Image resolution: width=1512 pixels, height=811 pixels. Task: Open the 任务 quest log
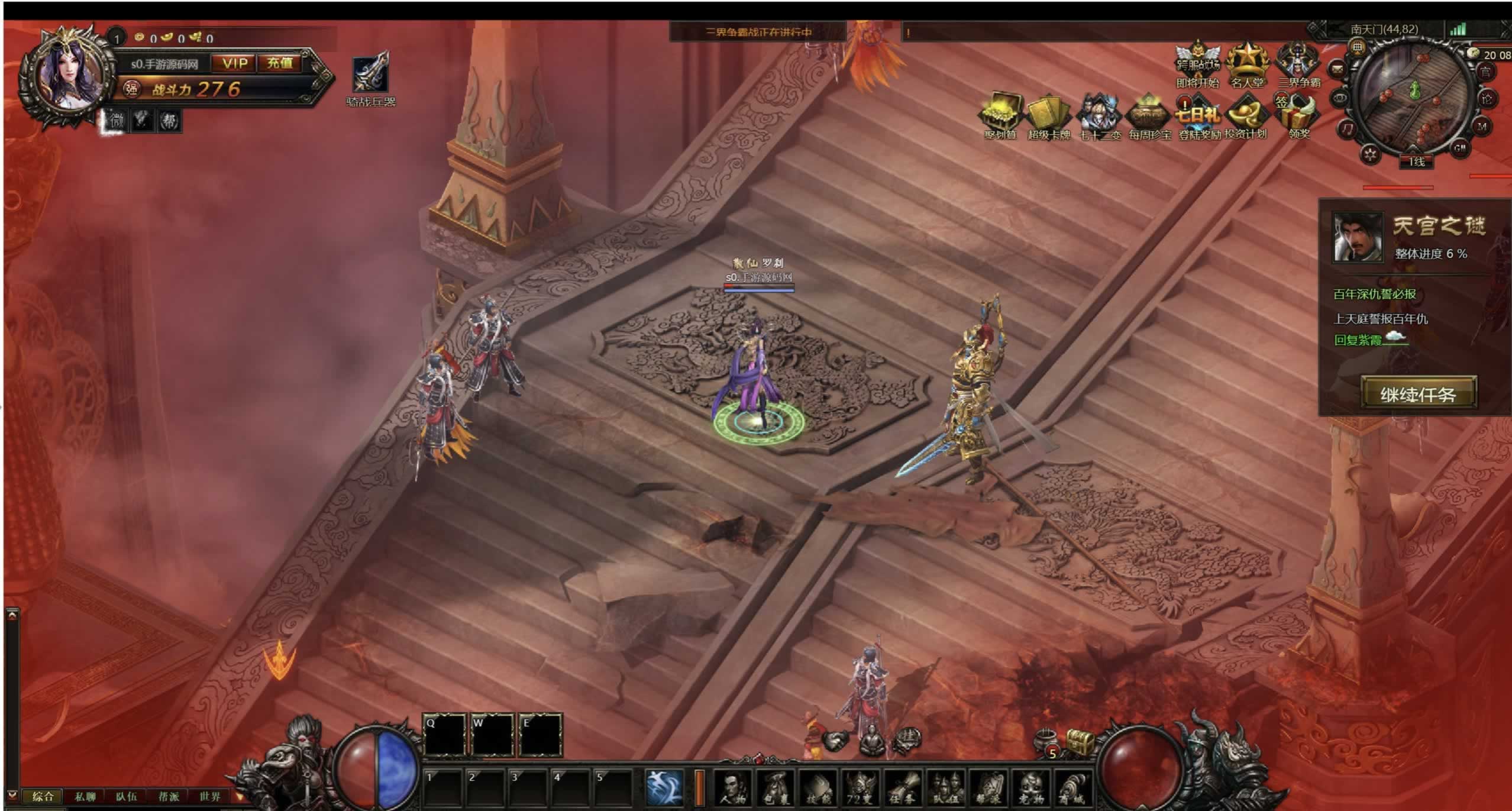point(903,788)
